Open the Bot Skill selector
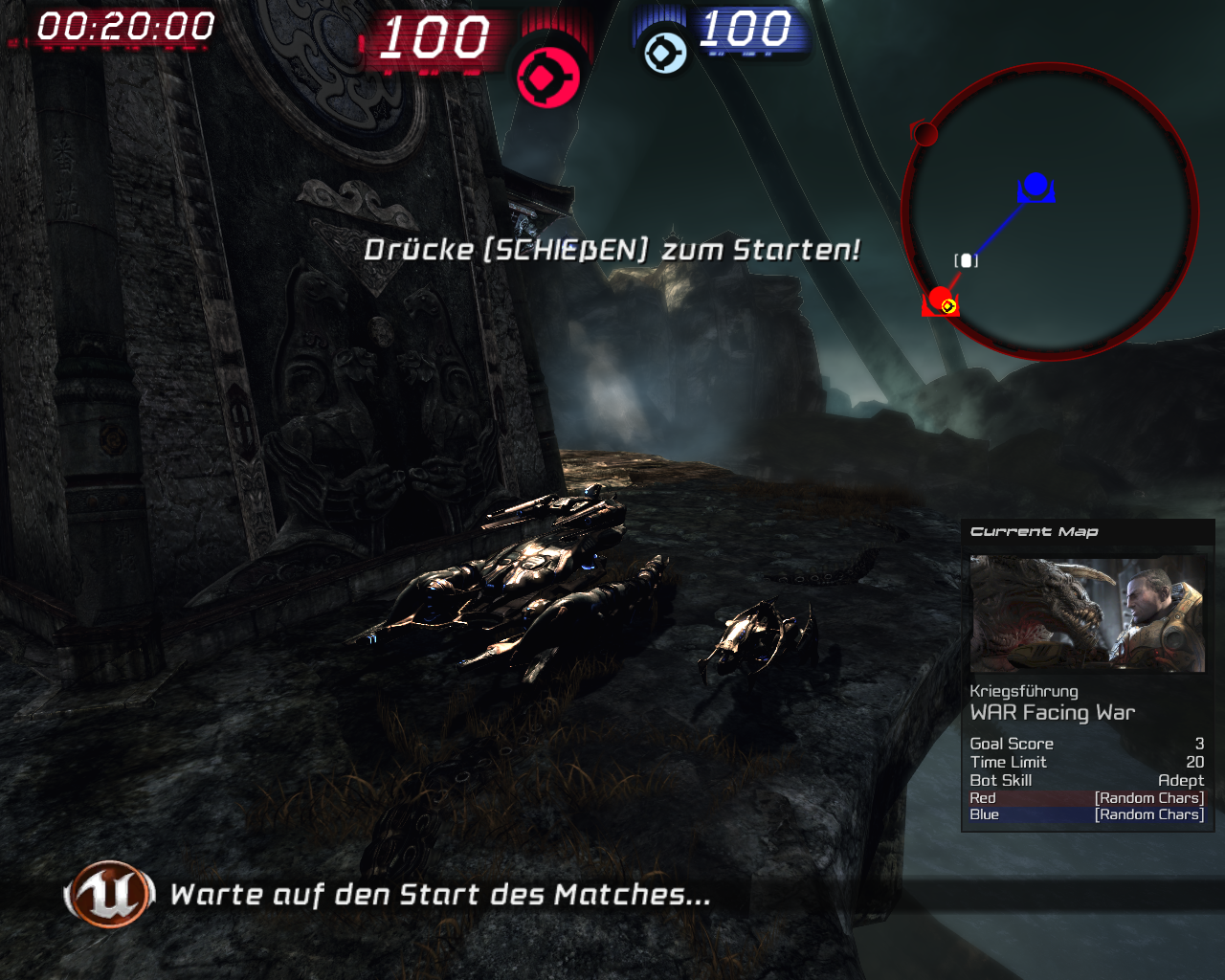 click(1000, 780)
